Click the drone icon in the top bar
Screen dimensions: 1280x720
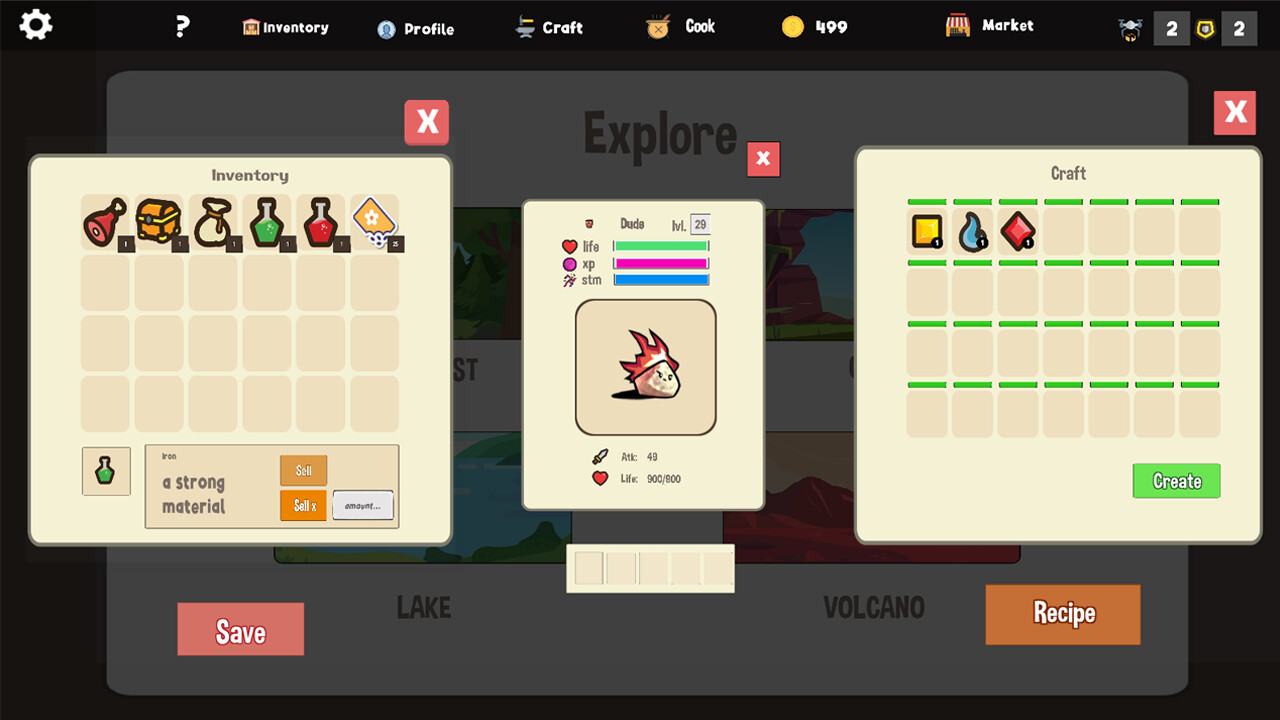pos(1129,28)
